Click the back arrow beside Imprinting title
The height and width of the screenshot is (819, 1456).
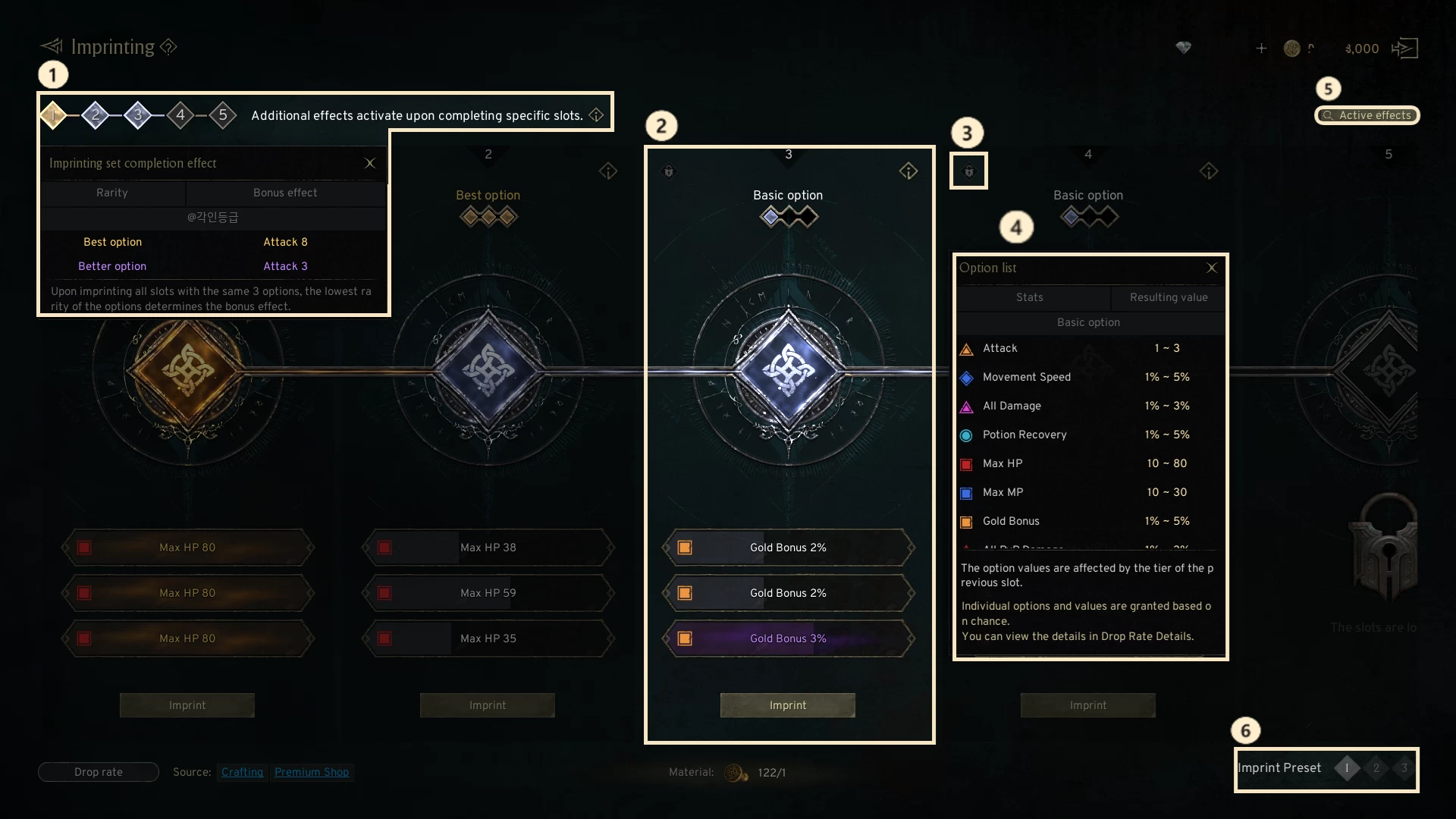pos(52,47)
